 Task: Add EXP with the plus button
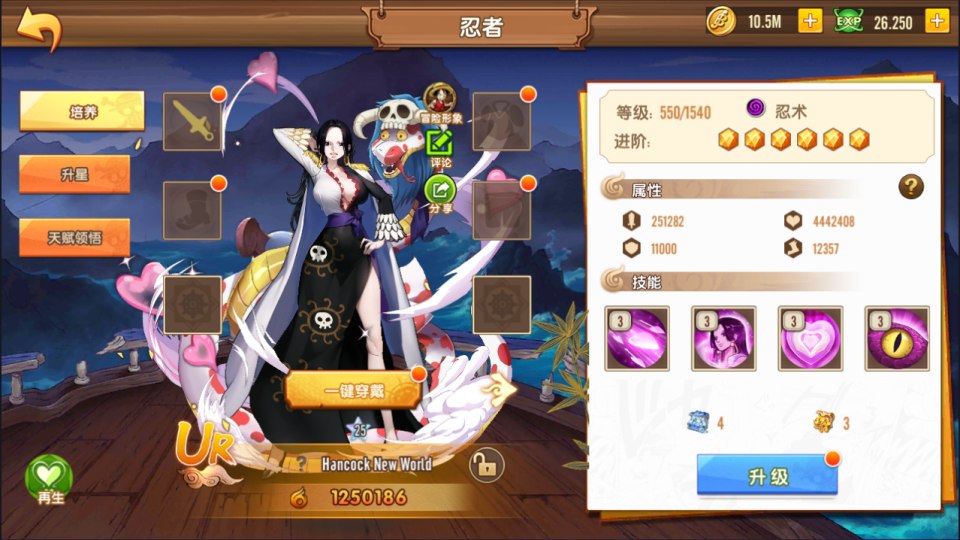pos(936,21)
